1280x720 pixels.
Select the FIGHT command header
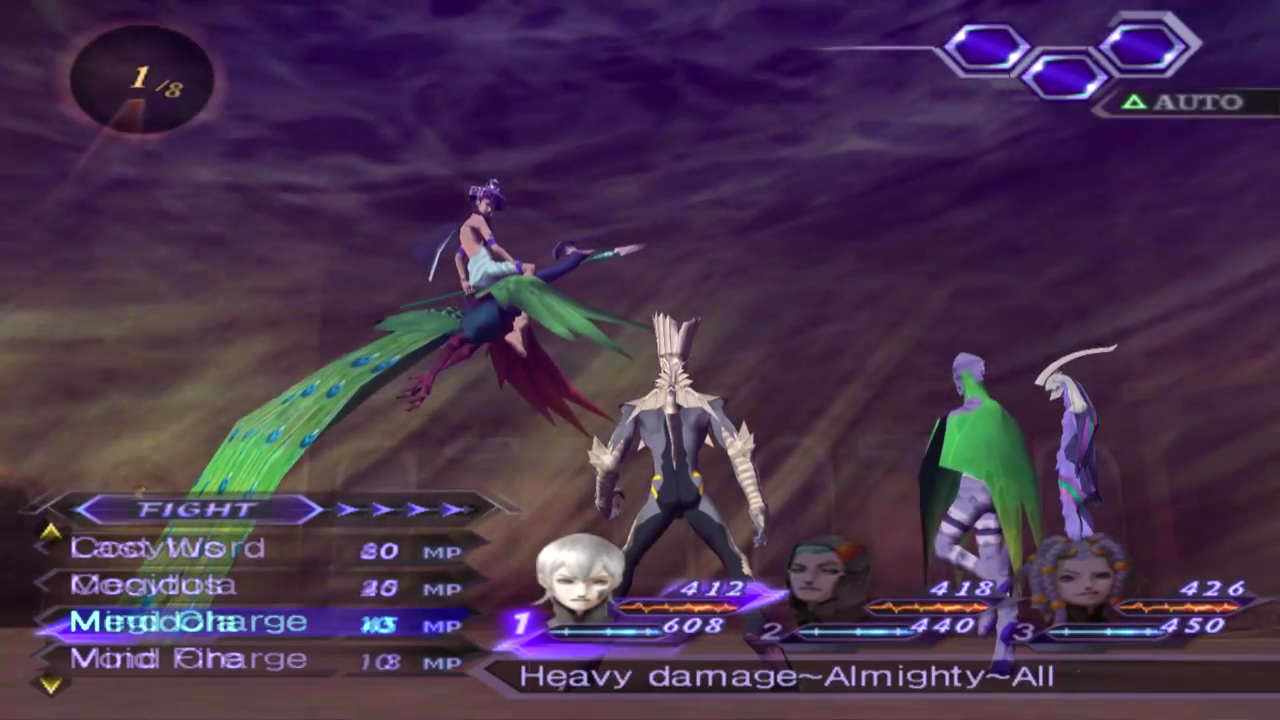click(x=197, y=510)
